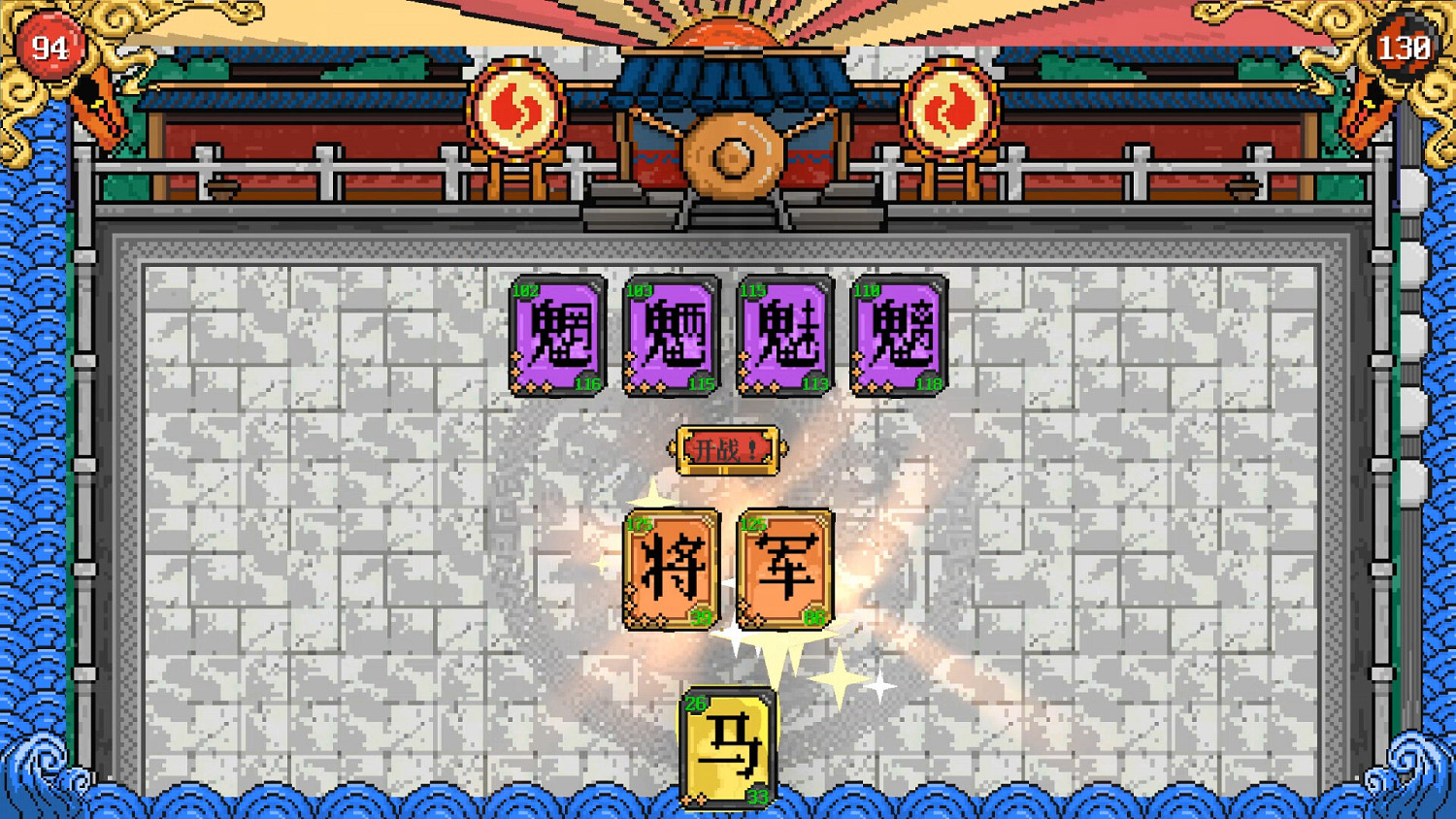This screenshot has height=819, width=1456.
Task: Select the first purple 魑 enemy card
Action: tap(558, 338)
